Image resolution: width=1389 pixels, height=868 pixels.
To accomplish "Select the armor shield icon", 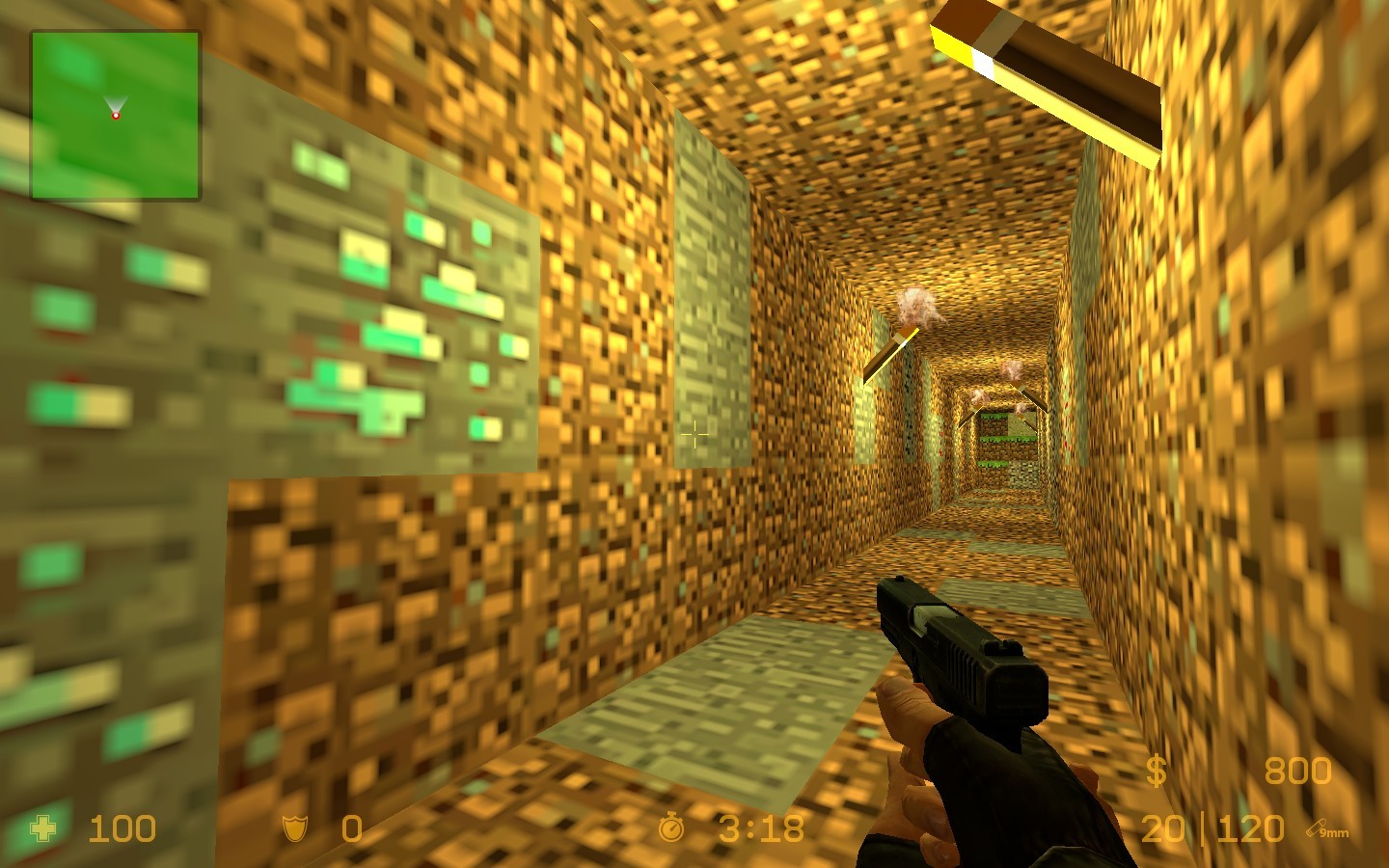I will (x=294, y=829).
